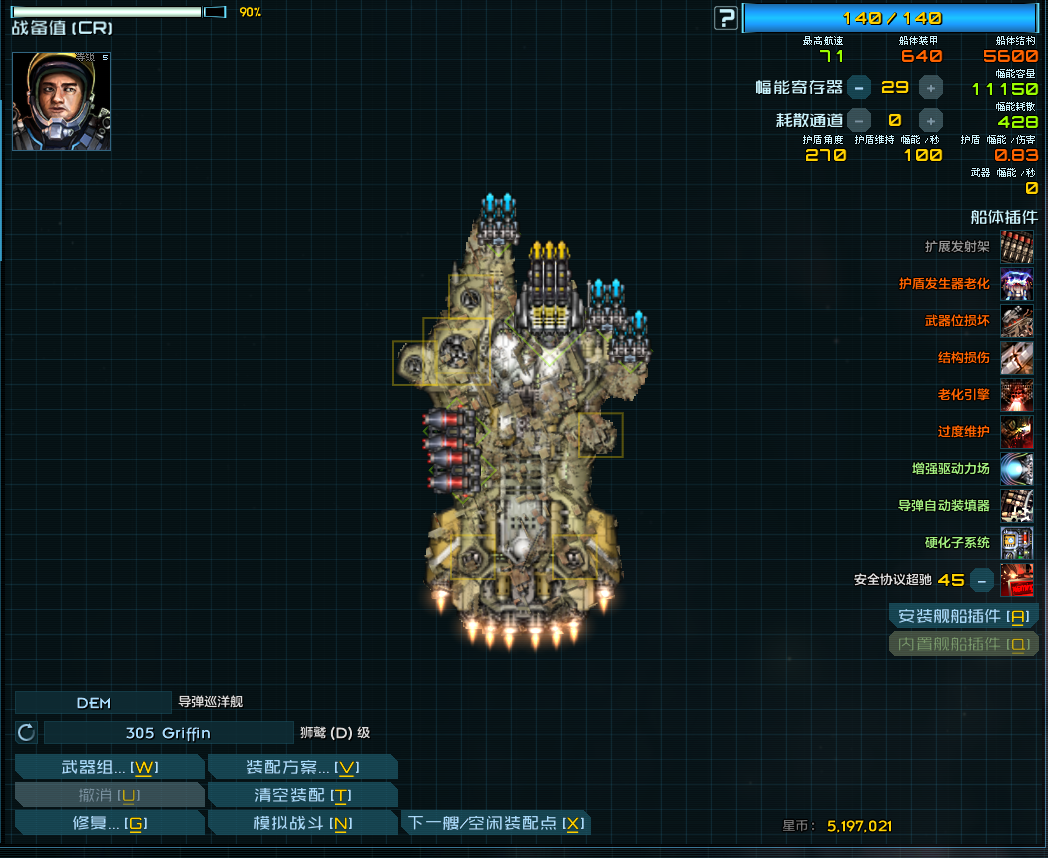Randomize ship name with the circular arrow

[x=27, y=733]
